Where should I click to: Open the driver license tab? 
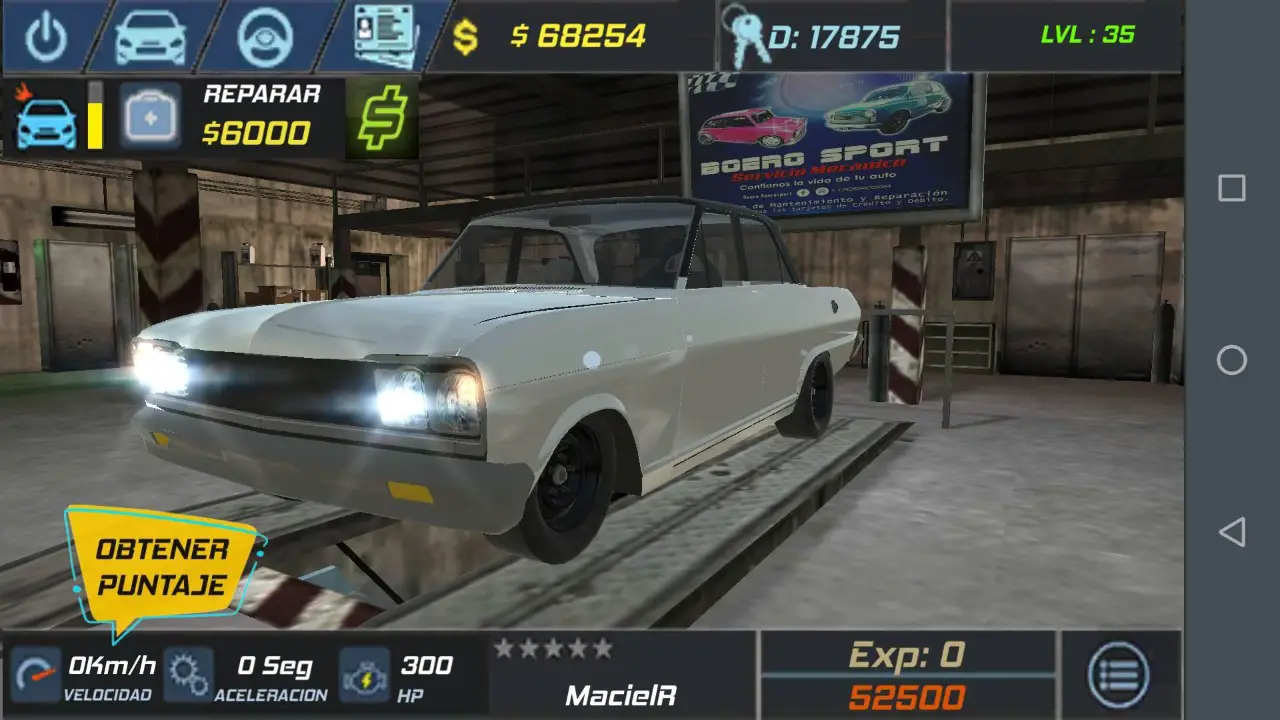(x=386, y=37)
